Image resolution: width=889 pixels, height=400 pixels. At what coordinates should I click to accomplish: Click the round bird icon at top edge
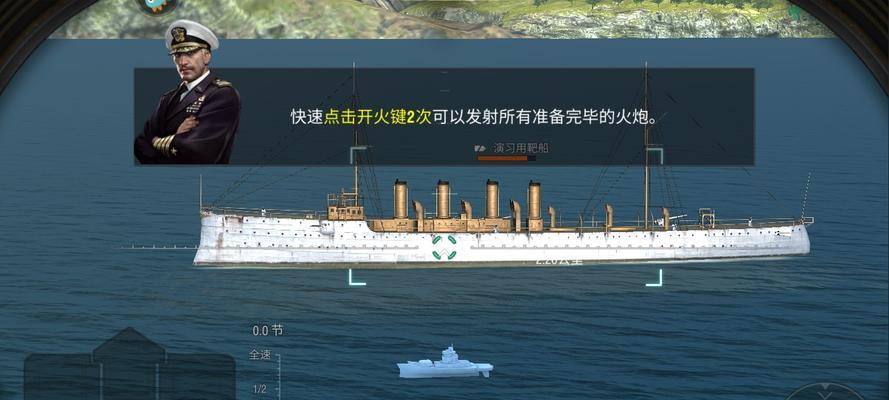[157, 5]
